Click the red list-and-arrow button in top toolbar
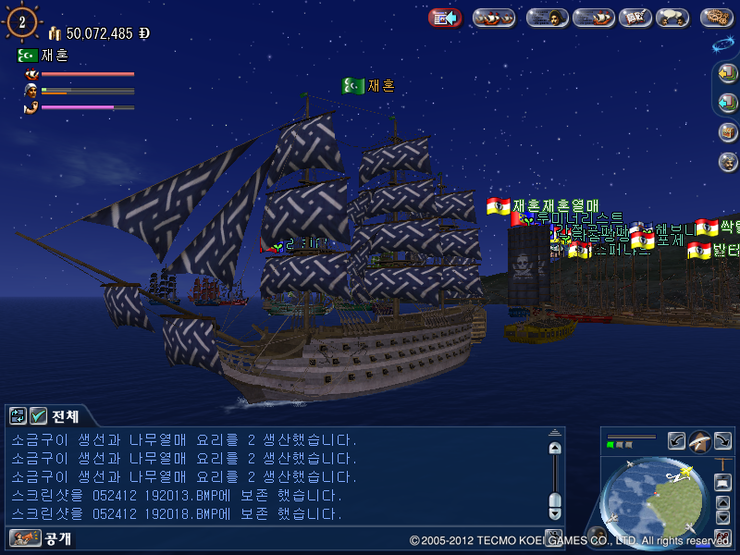The width and height of the screenshot is (740, 555). [444, 17]
